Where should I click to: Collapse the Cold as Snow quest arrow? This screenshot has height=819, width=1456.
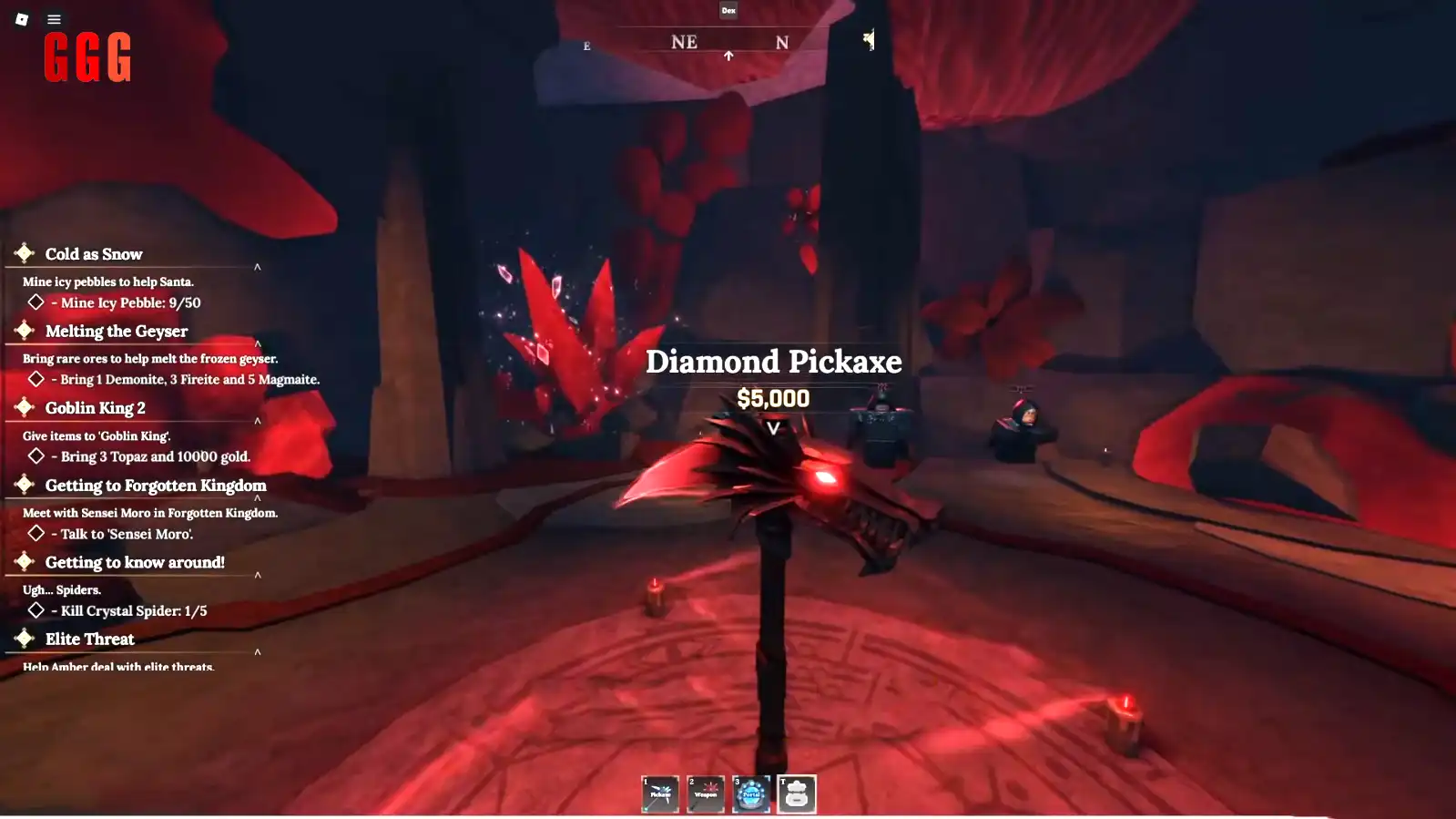point(258,267)
